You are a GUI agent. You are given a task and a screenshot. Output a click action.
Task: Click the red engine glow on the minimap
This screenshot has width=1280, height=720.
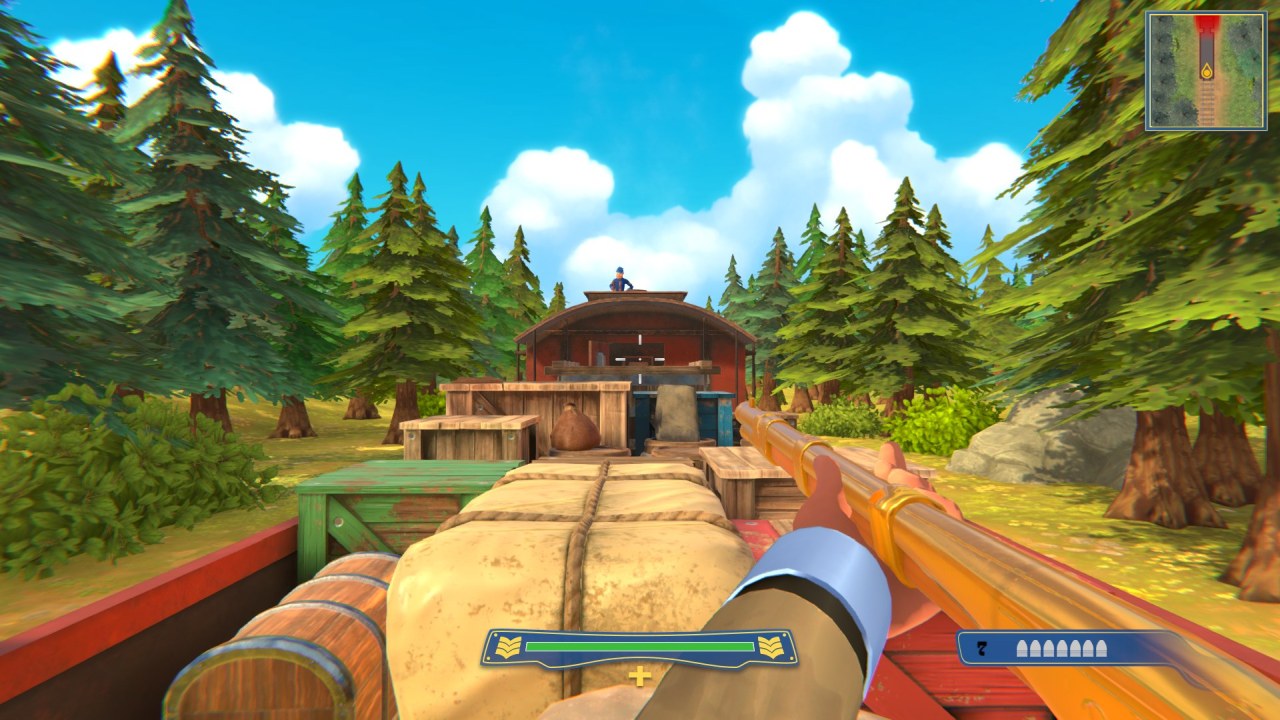[x=1207, y=20]
